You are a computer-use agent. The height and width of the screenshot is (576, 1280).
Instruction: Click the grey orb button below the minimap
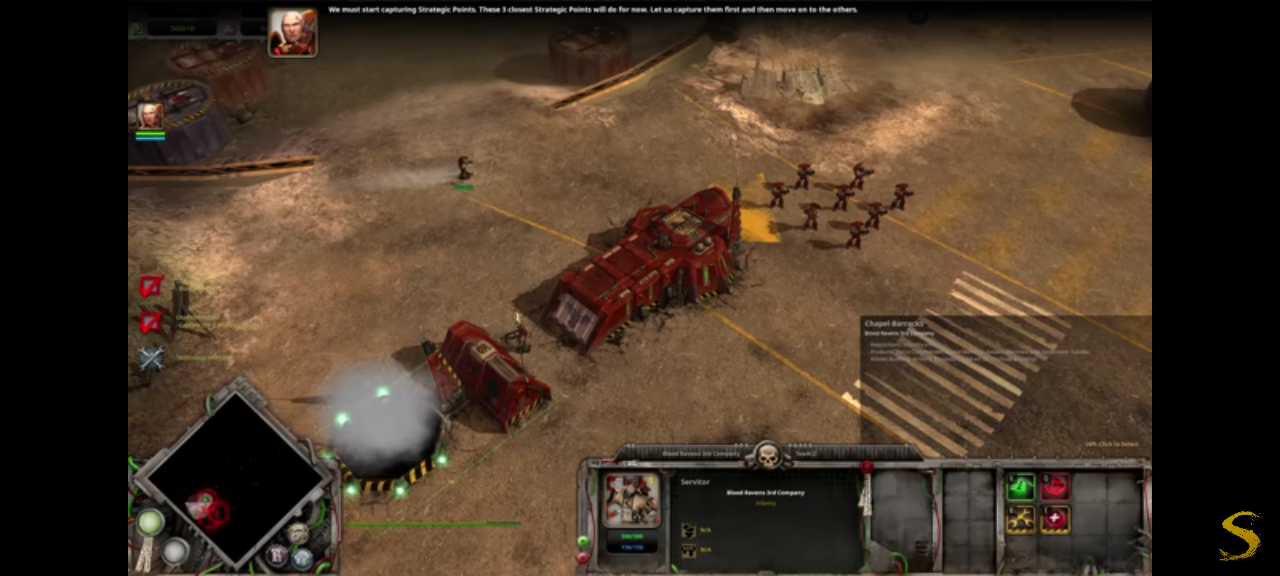176,550
